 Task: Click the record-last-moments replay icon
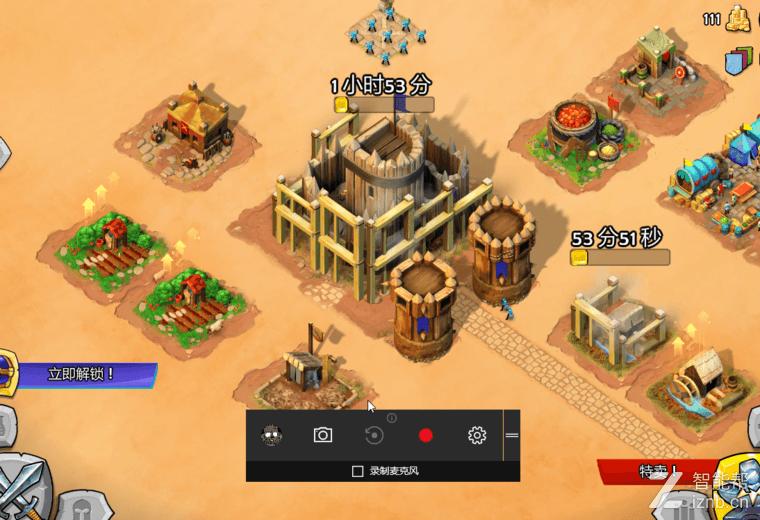tap(374, 435)
